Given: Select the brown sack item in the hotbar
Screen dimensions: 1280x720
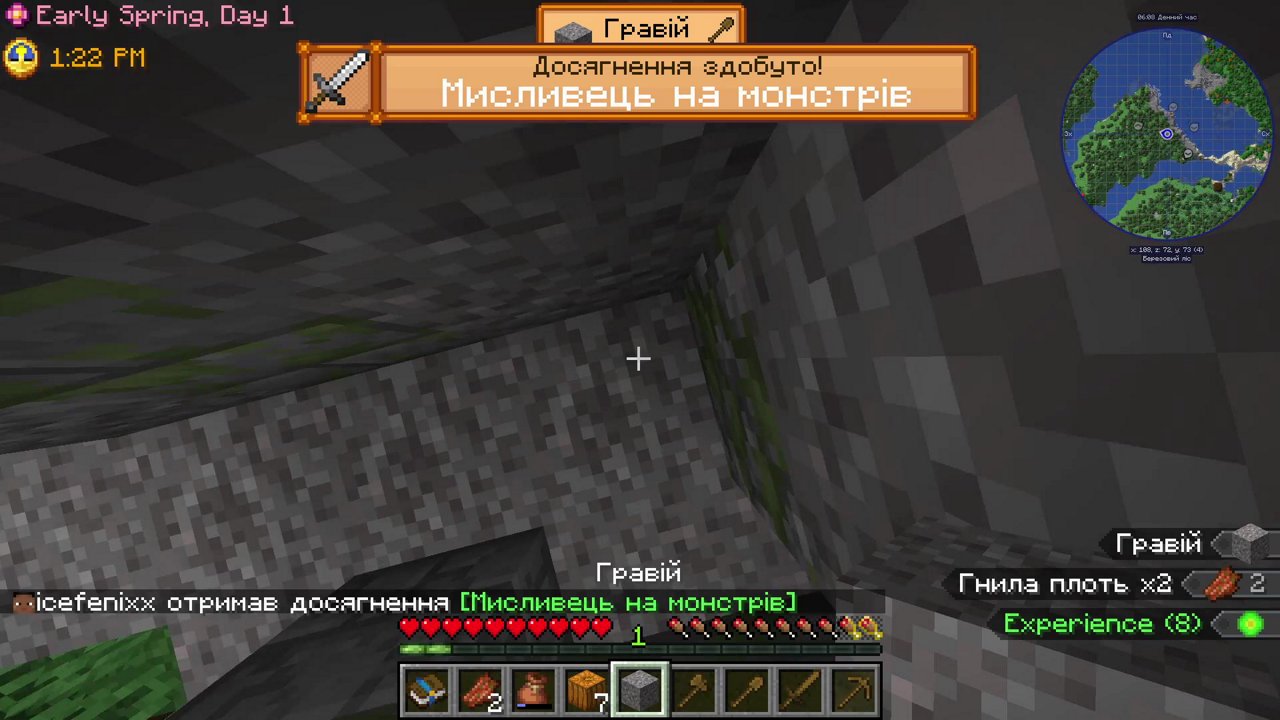Looking at the screenshot, I should click(534, 688).
